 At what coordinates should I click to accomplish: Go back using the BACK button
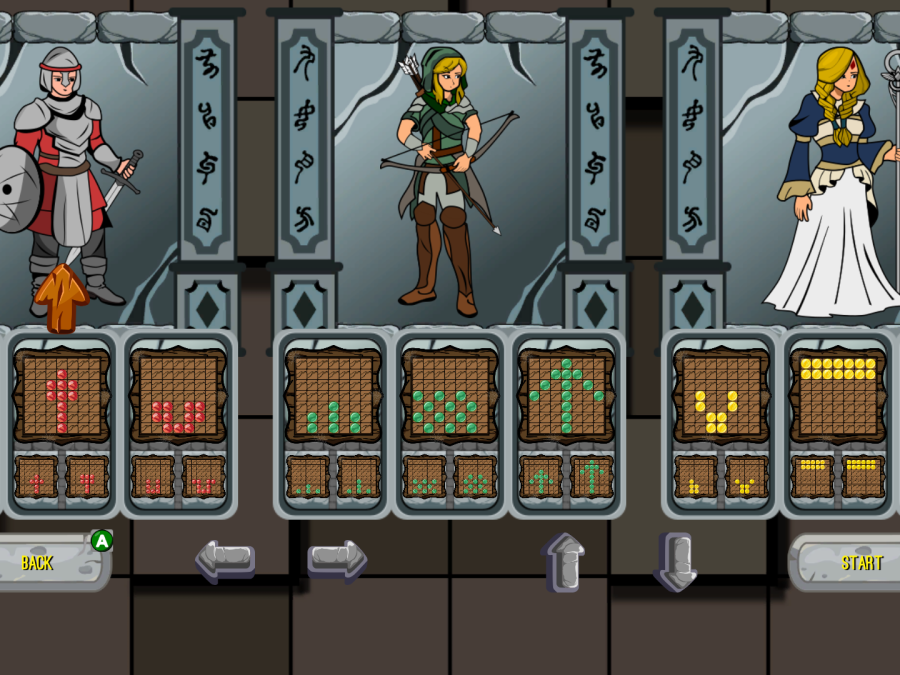click(x=45, y=562)
